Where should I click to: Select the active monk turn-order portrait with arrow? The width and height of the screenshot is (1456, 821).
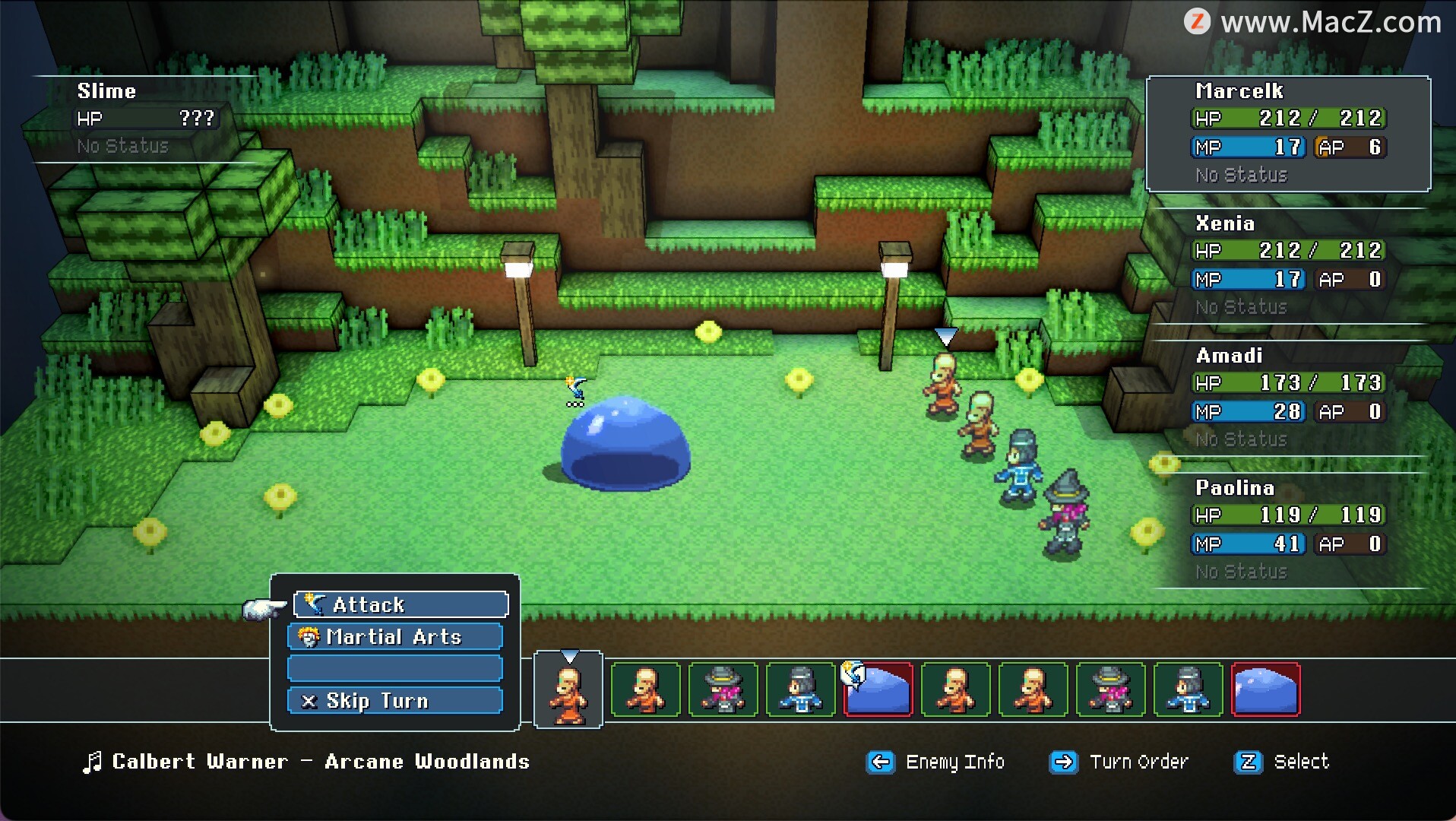click(x=568, y=690)
